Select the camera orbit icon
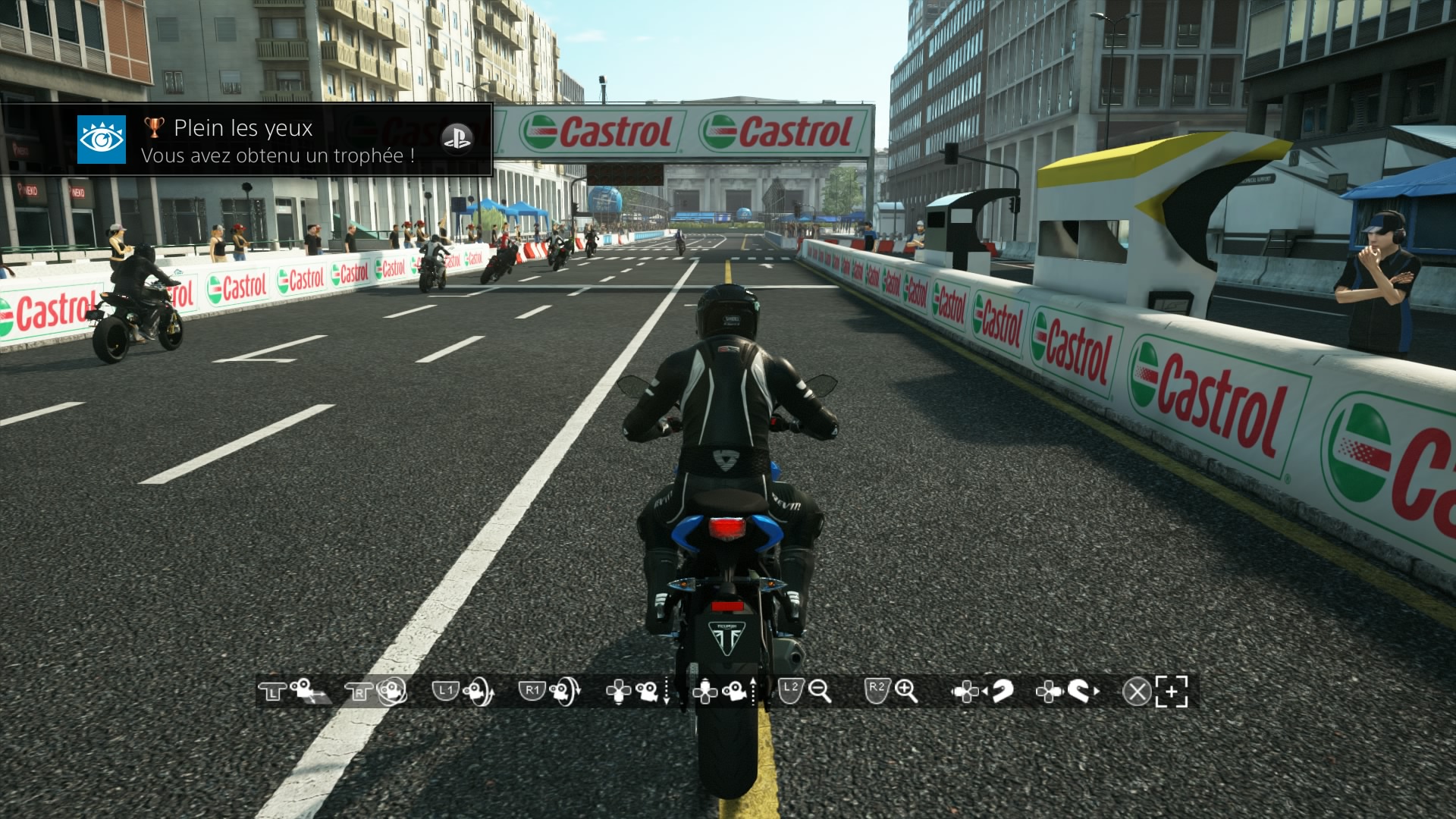 391,691
